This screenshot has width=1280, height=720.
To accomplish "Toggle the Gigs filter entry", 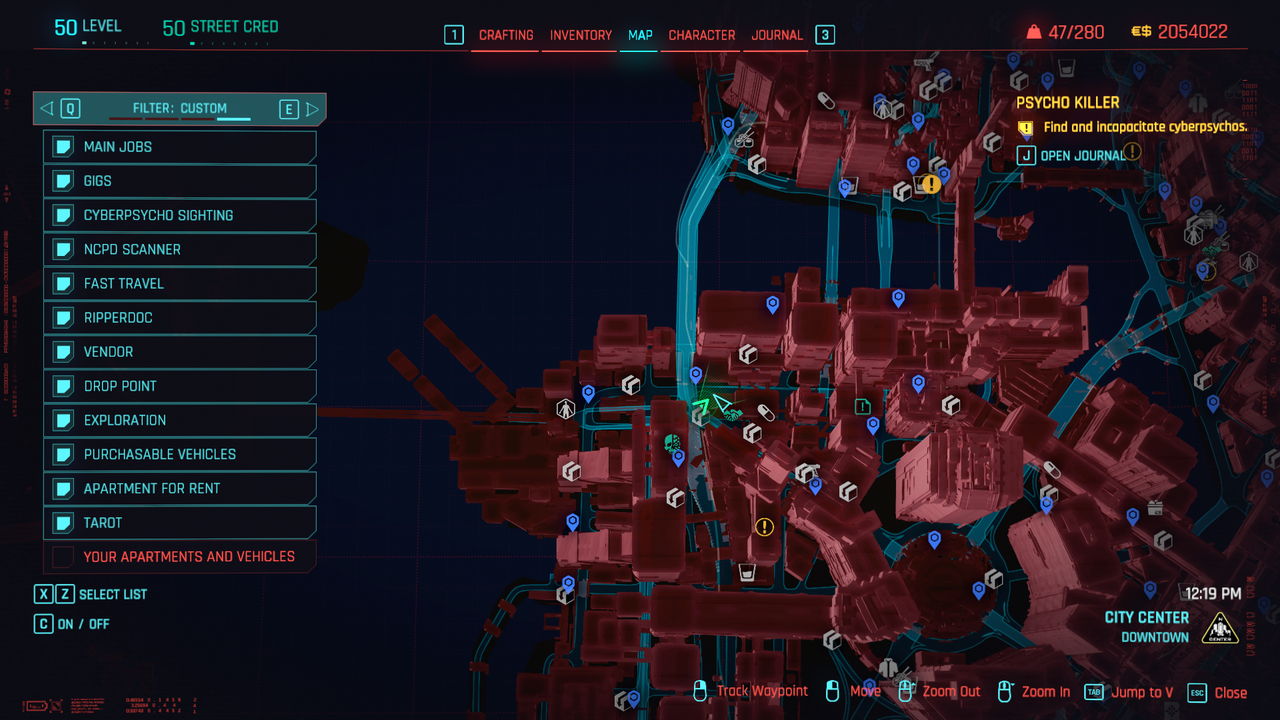I will (x=180, y=181).
